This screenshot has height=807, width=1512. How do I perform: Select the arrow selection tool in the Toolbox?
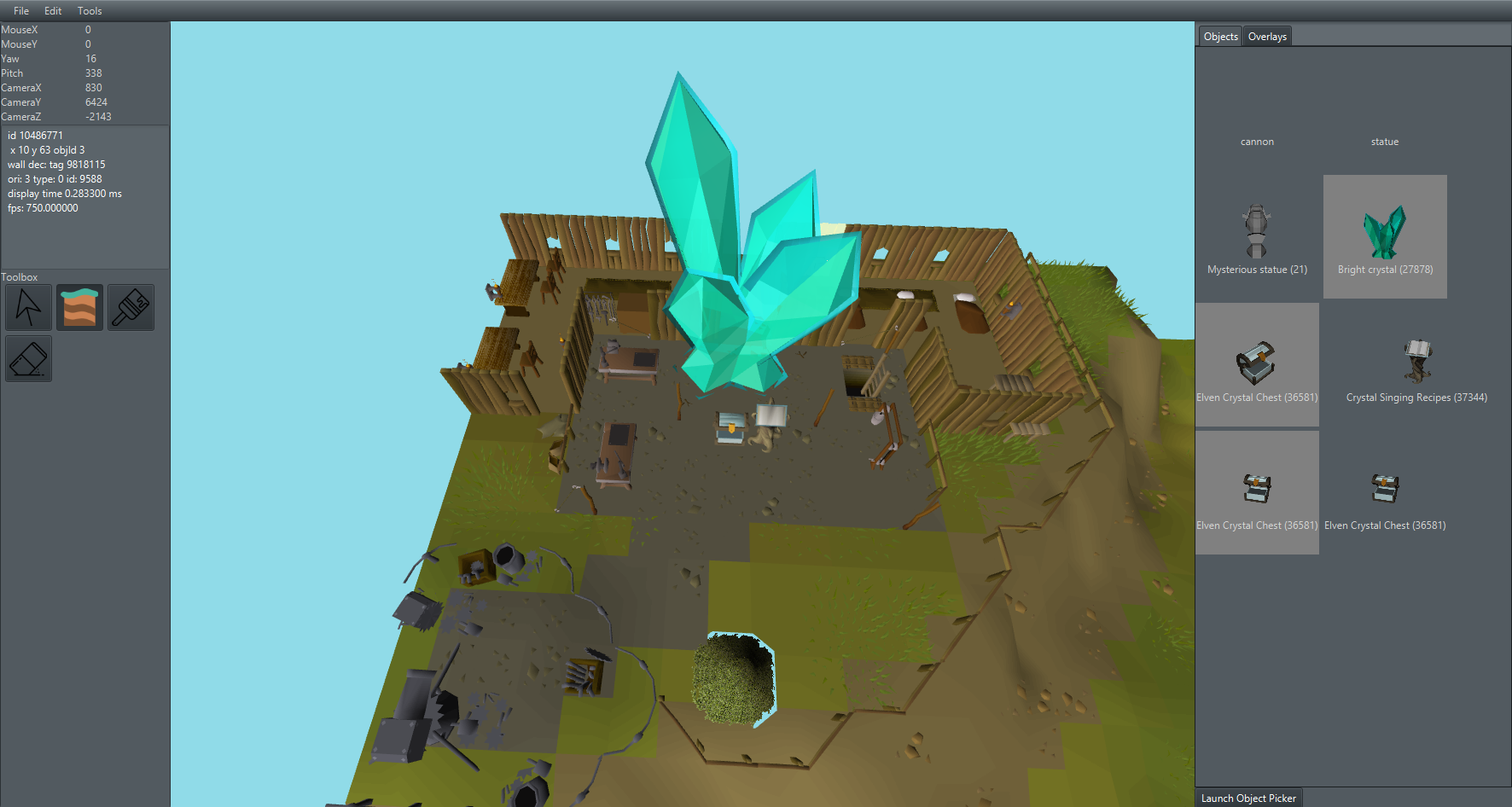(28, 307)
